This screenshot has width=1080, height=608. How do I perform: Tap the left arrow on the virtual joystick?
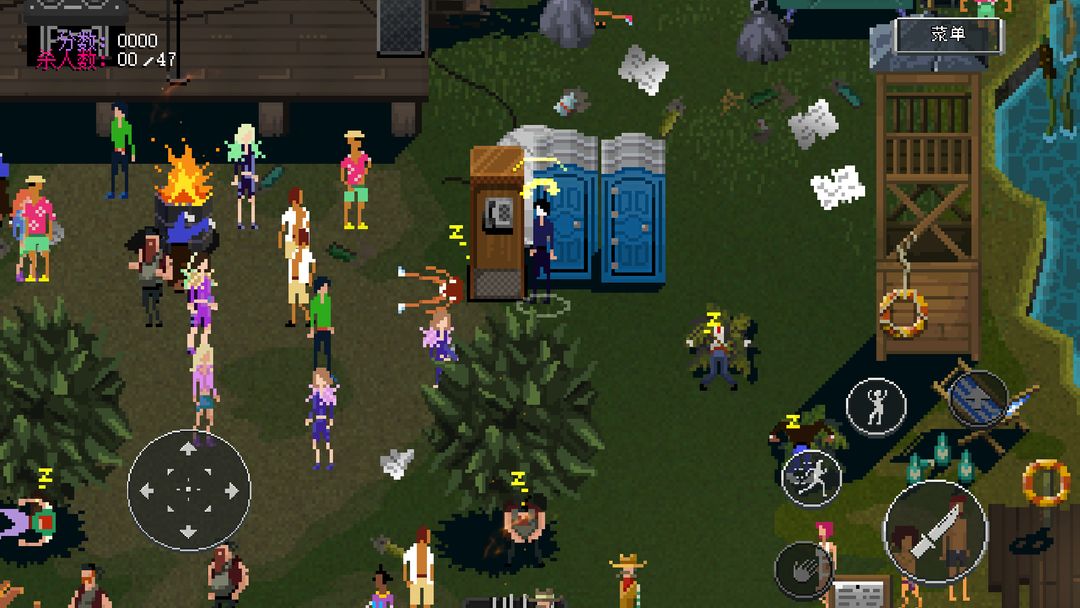pyautogui.click(x=147, y=490)
